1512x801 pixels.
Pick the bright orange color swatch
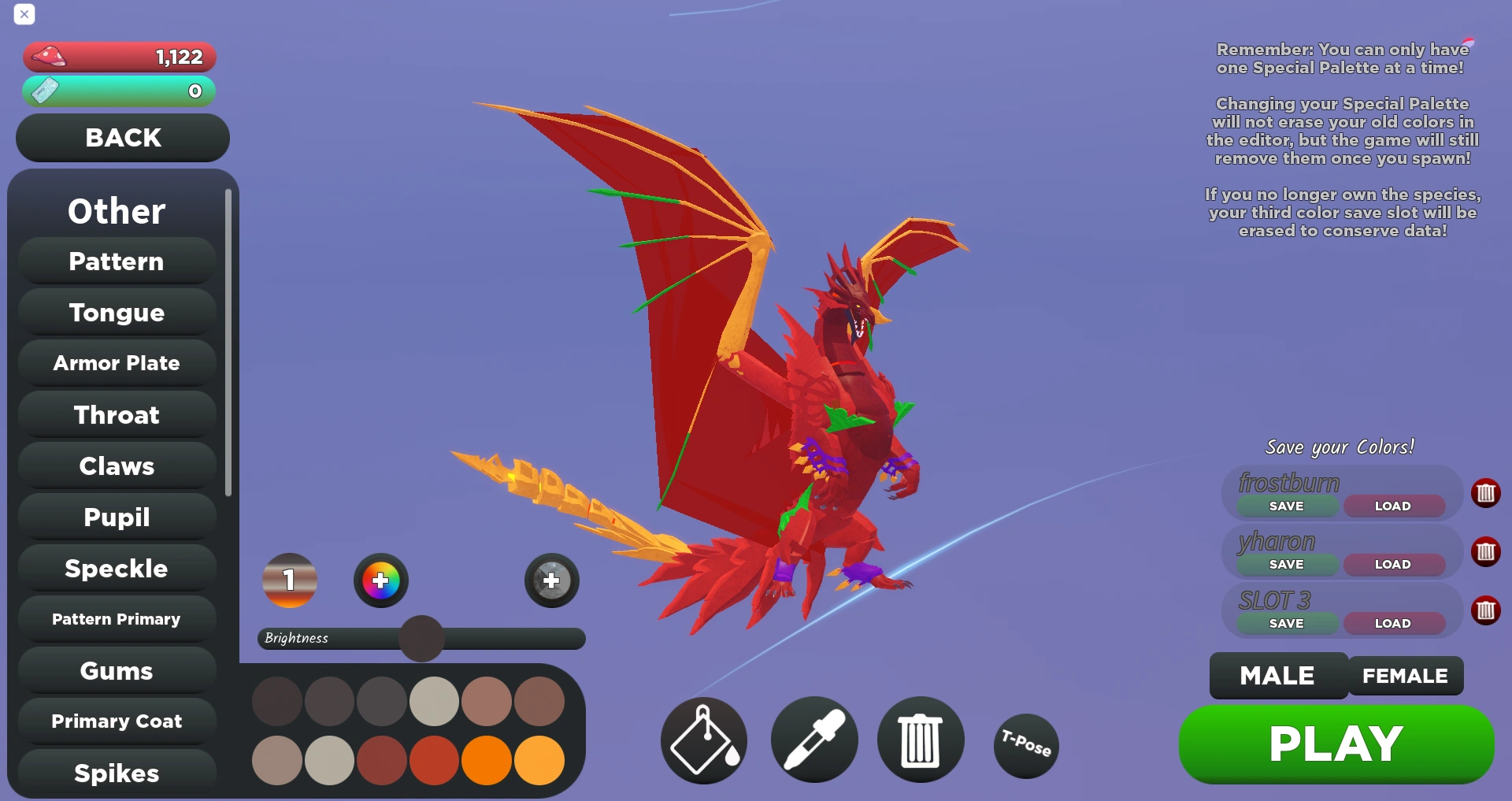pos(487,760)
